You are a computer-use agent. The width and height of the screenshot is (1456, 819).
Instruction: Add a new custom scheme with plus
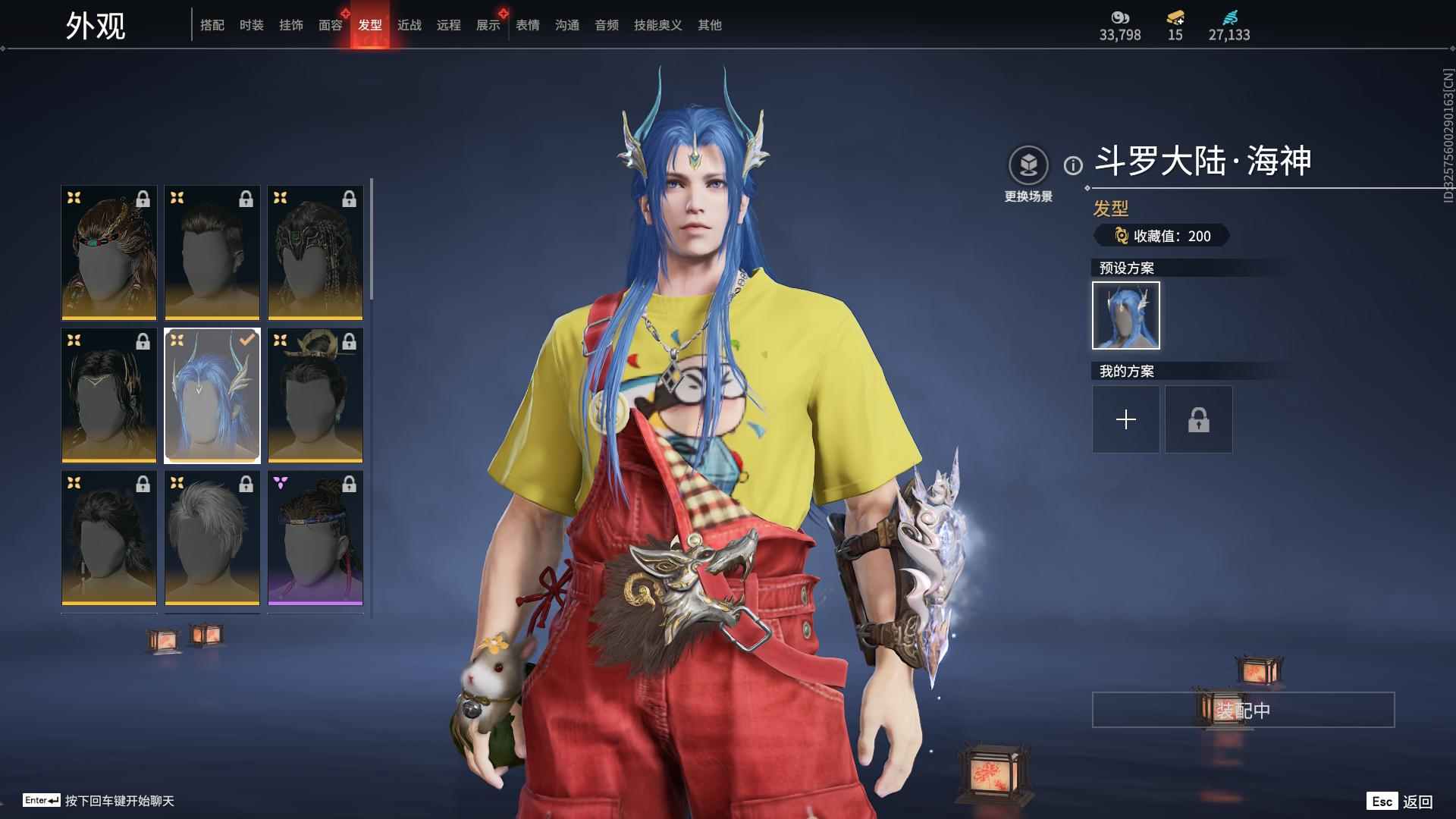tap(1125, 419)
